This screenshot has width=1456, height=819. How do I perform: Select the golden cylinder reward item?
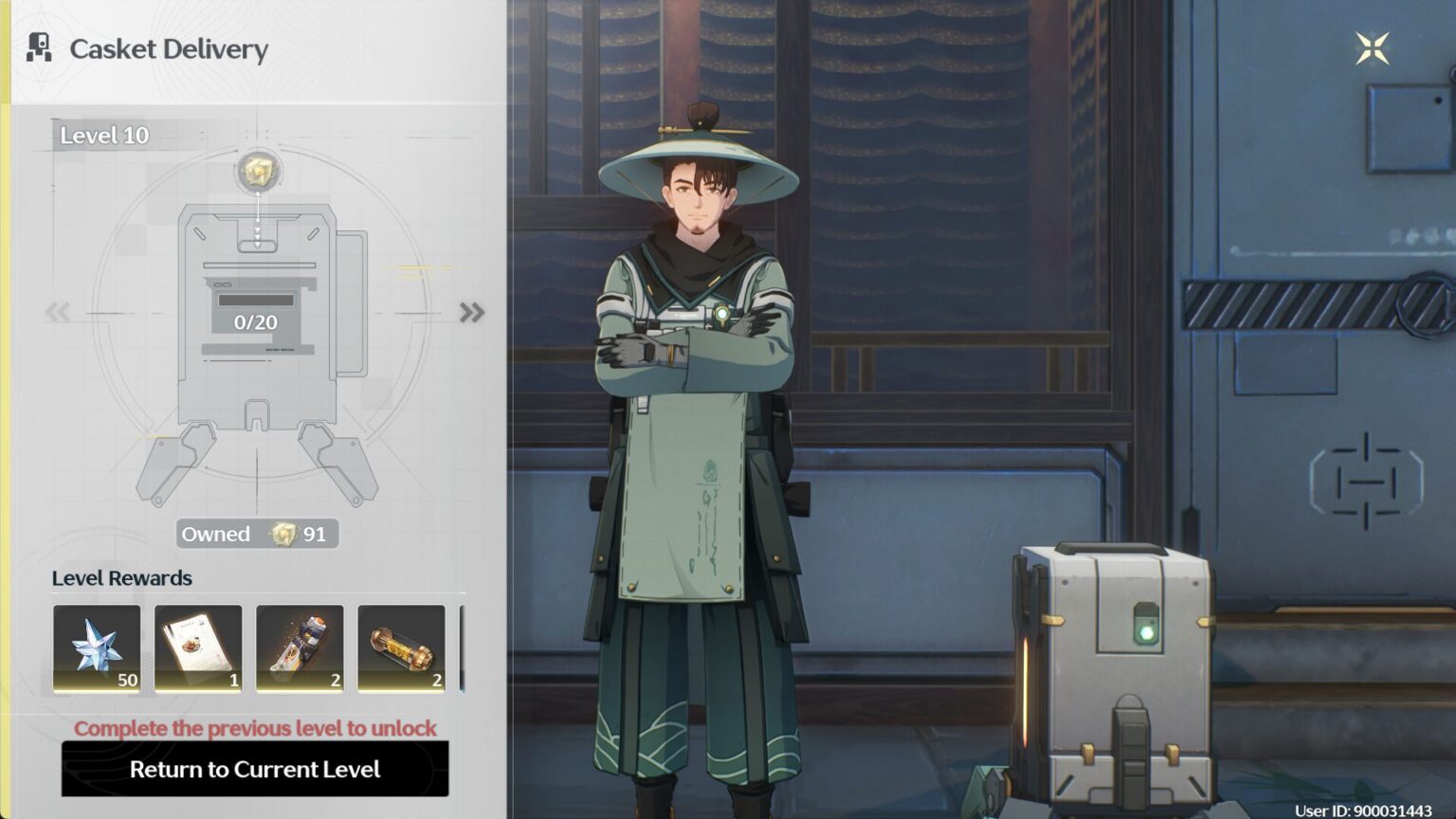click(x=401, y=648)
